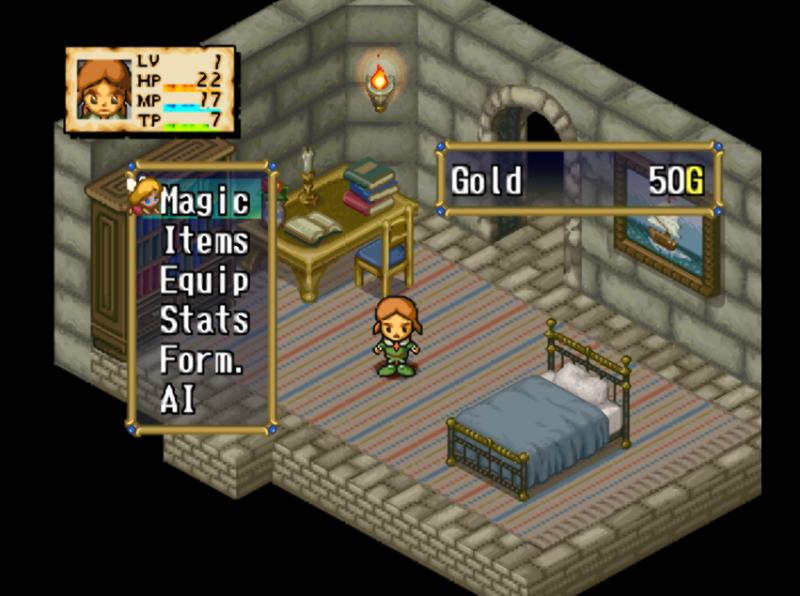Open the Form. formation menu
The height and width of the screenshot is (596, 800).
[201, 360]
